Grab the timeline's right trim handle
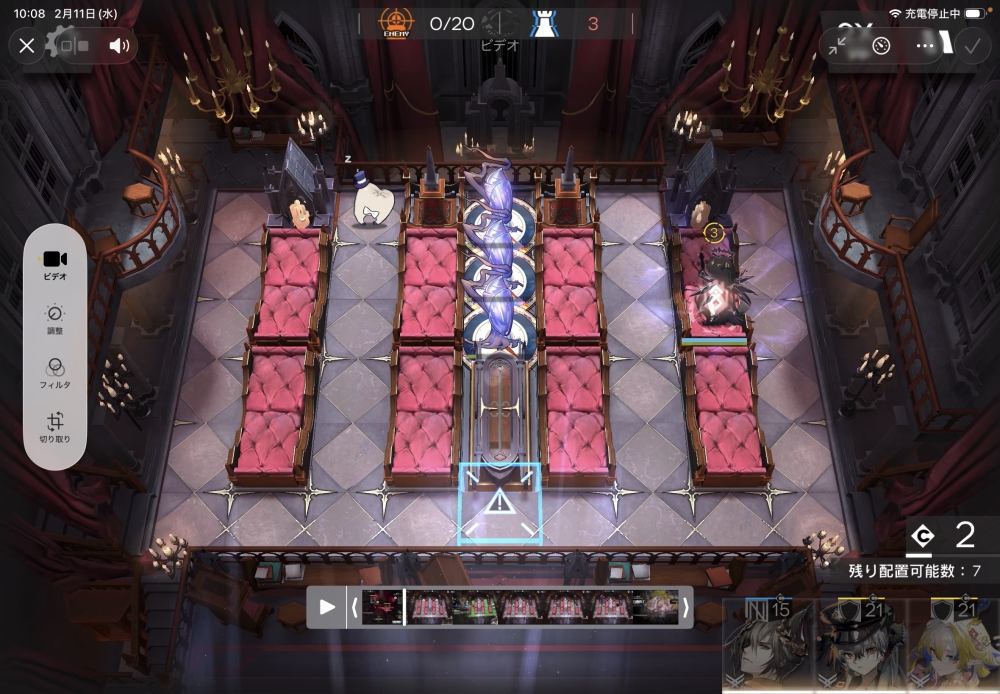The width and height of the screenshot is (1000, 694). (x=686, y=607)
